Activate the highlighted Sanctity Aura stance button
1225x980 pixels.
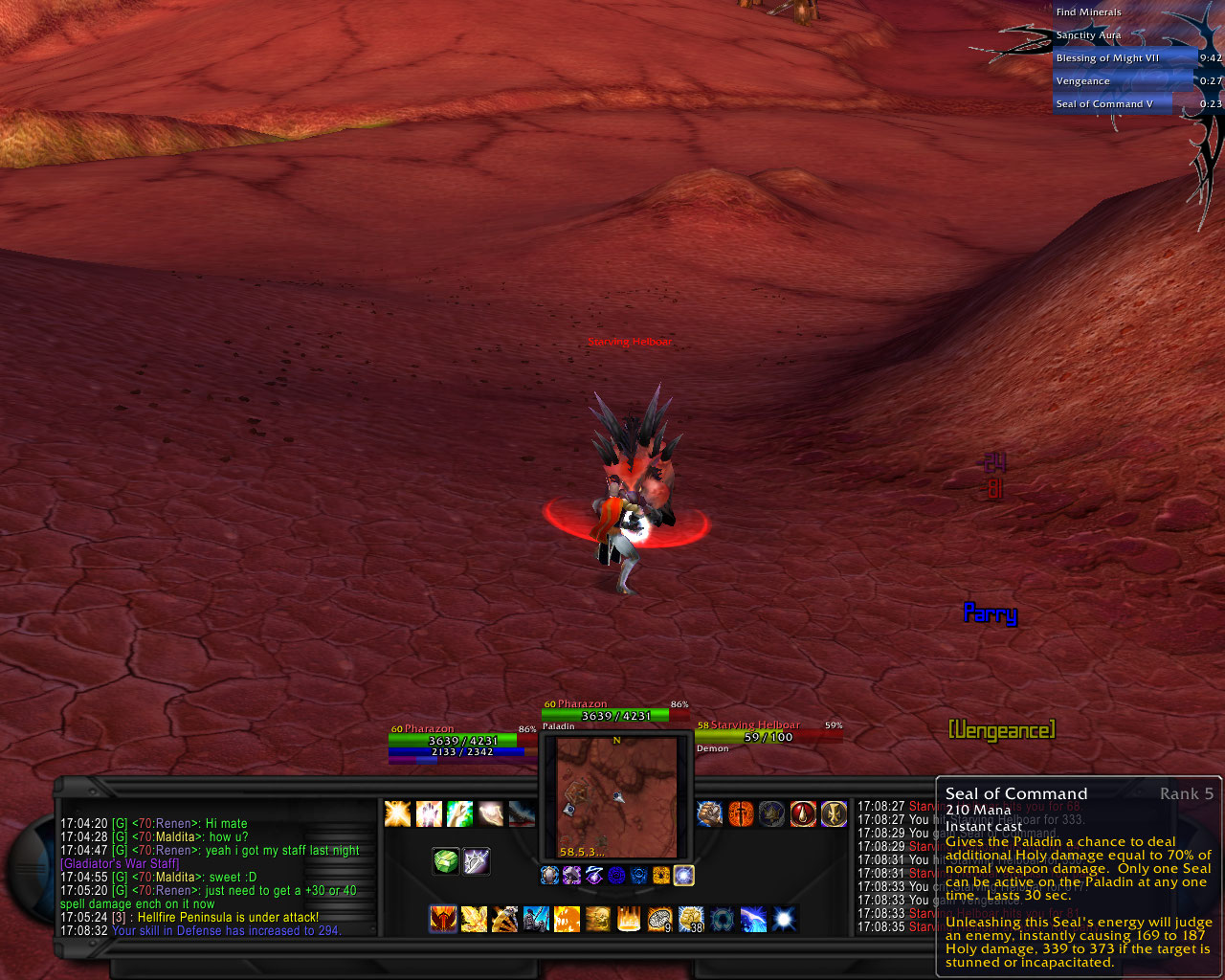683,875
